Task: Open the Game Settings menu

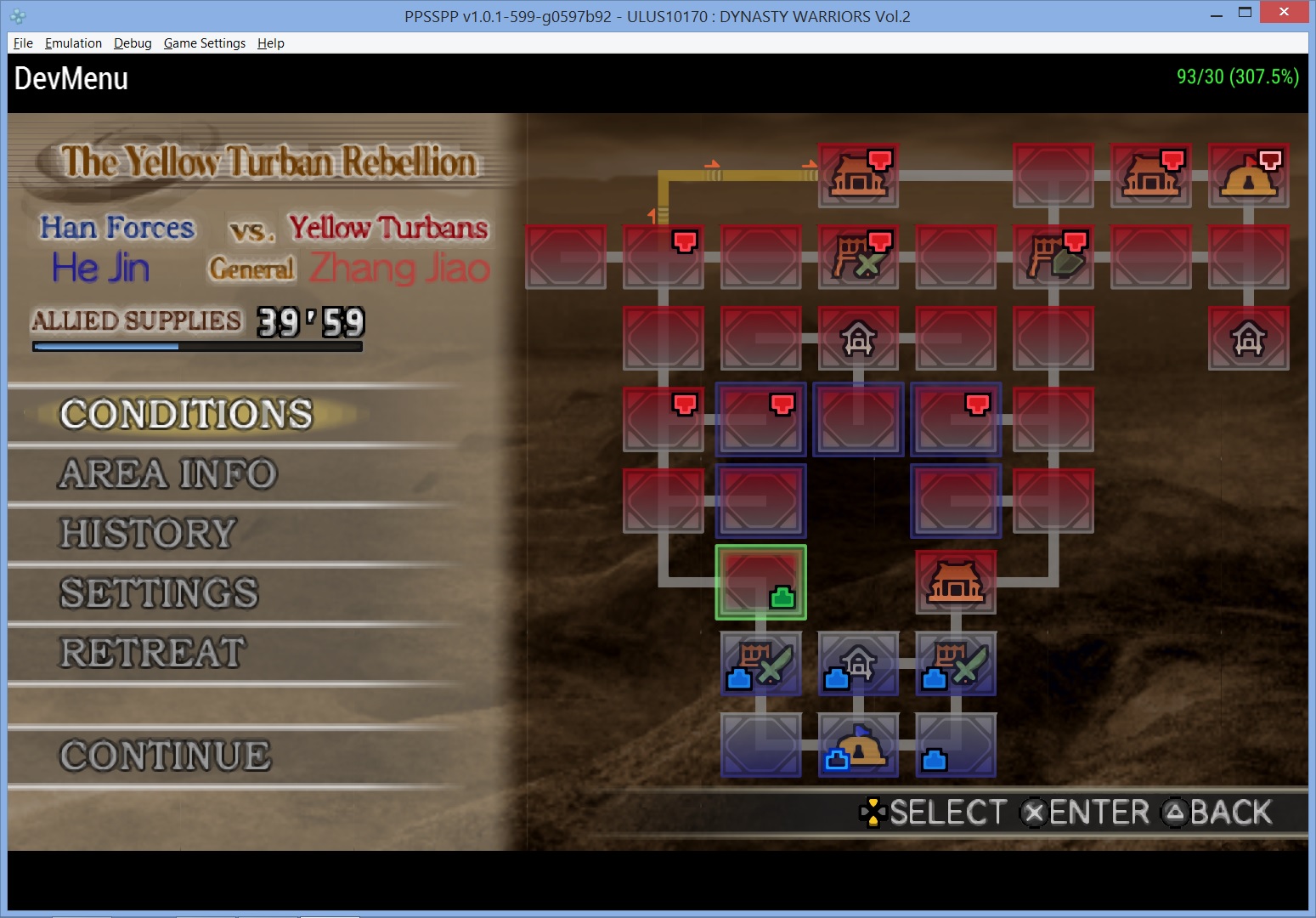Action: coord(204,43)
